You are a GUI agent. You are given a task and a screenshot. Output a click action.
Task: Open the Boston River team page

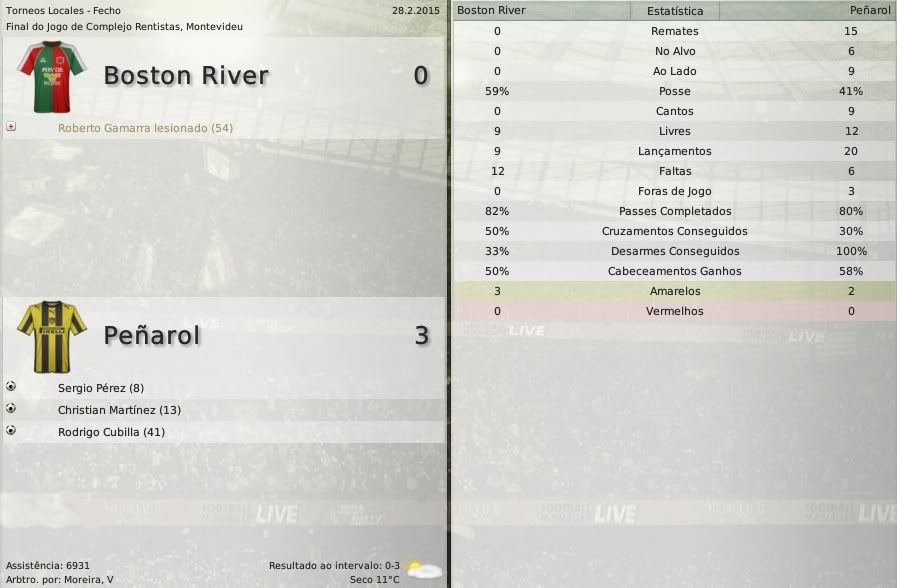[x=186, y=76]
